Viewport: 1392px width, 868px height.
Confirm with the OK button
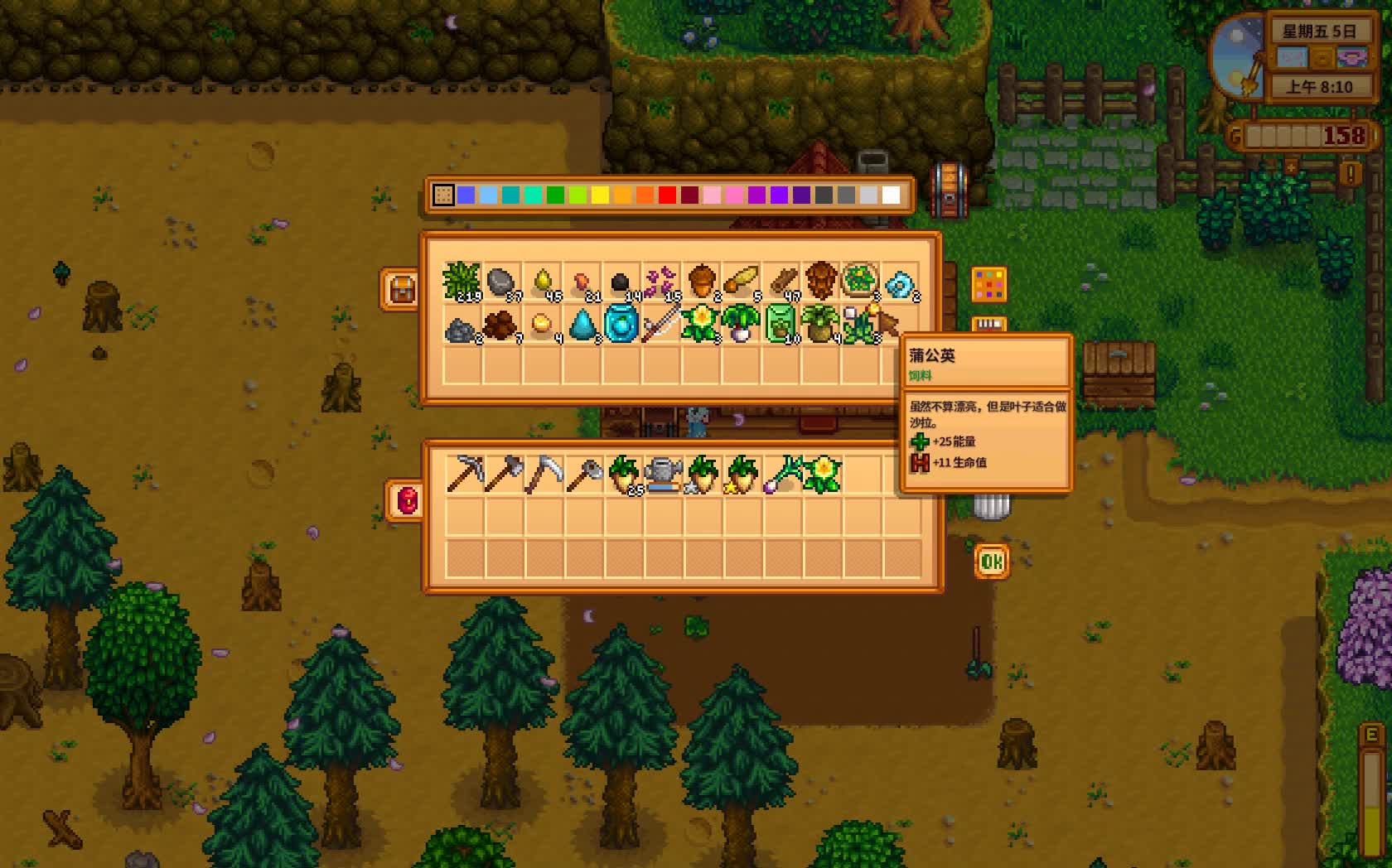(x=992, y=562)
